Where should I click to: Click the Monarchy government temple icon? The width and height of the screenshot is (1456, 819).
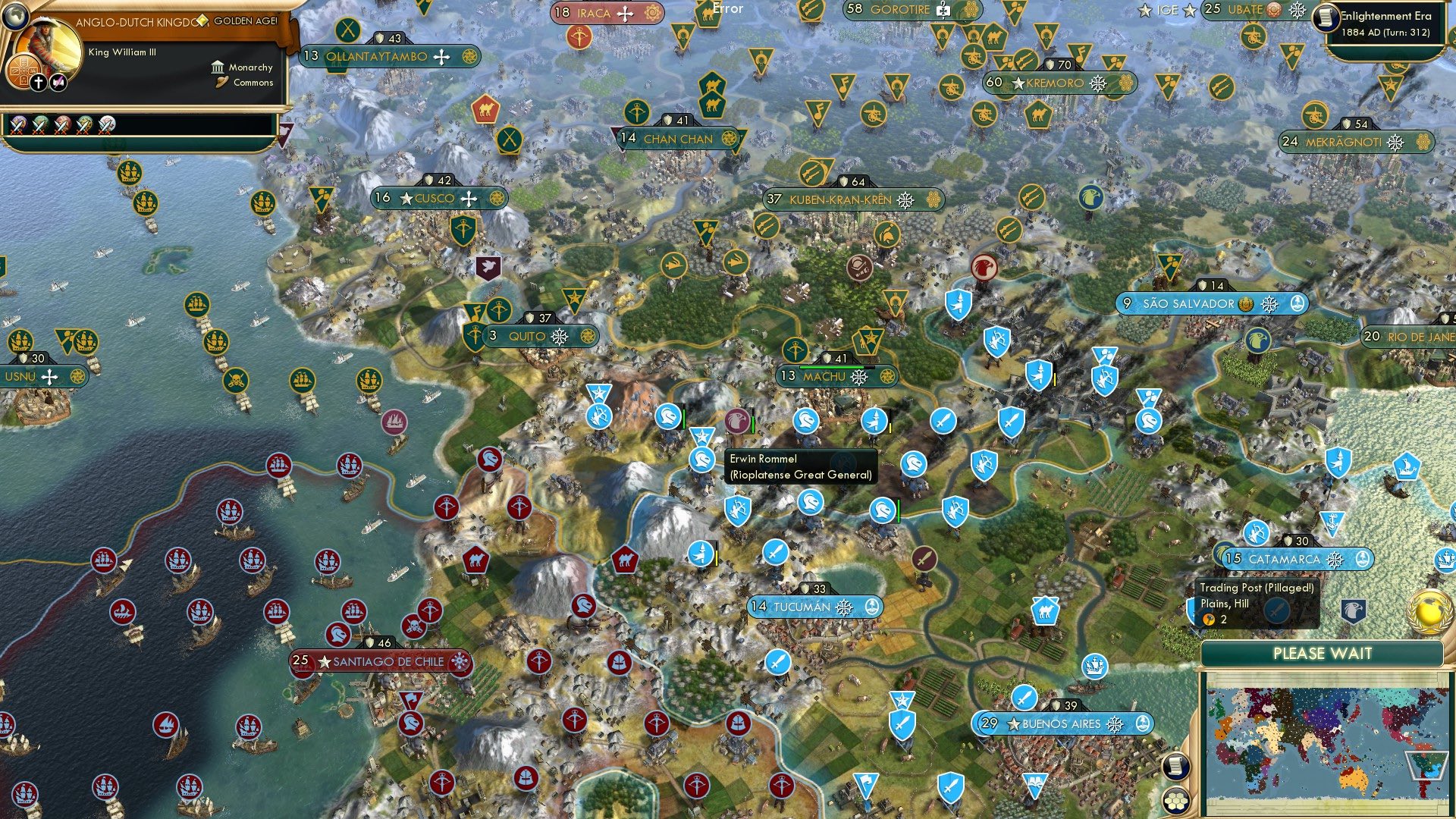[x=217, y=67]
